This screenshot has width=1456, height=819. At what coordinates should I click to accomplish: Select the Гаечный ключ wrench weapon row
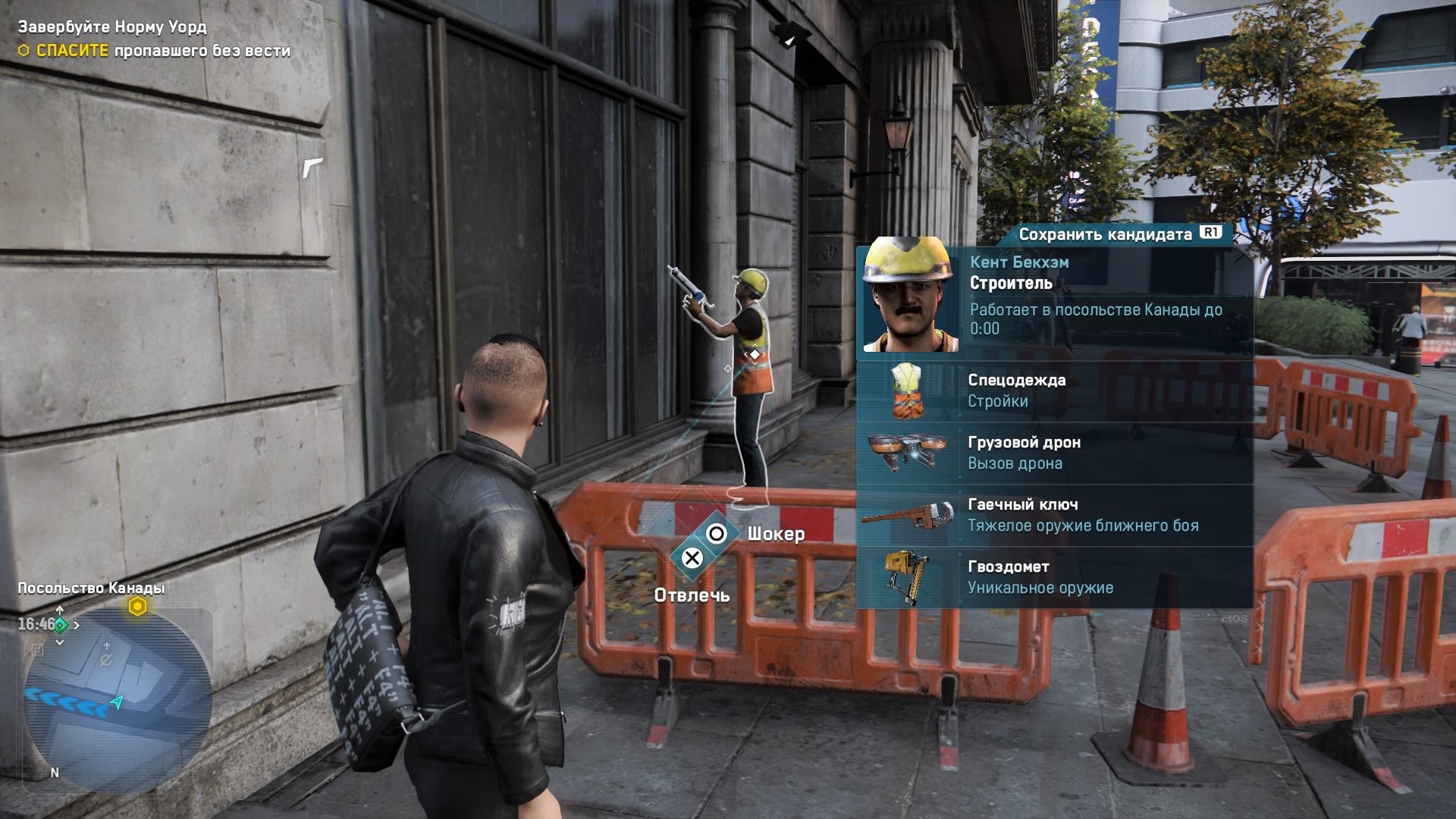(x=1054, y=516)
